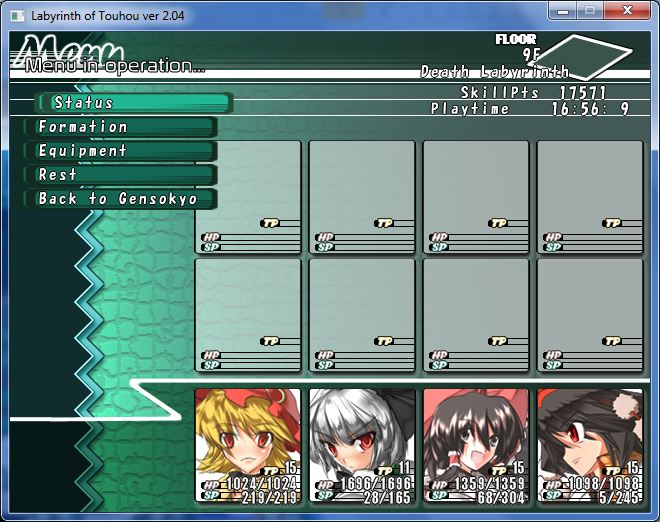Select the silver-haired character portrait
The image size is (660, 522).
pos(362,445)
